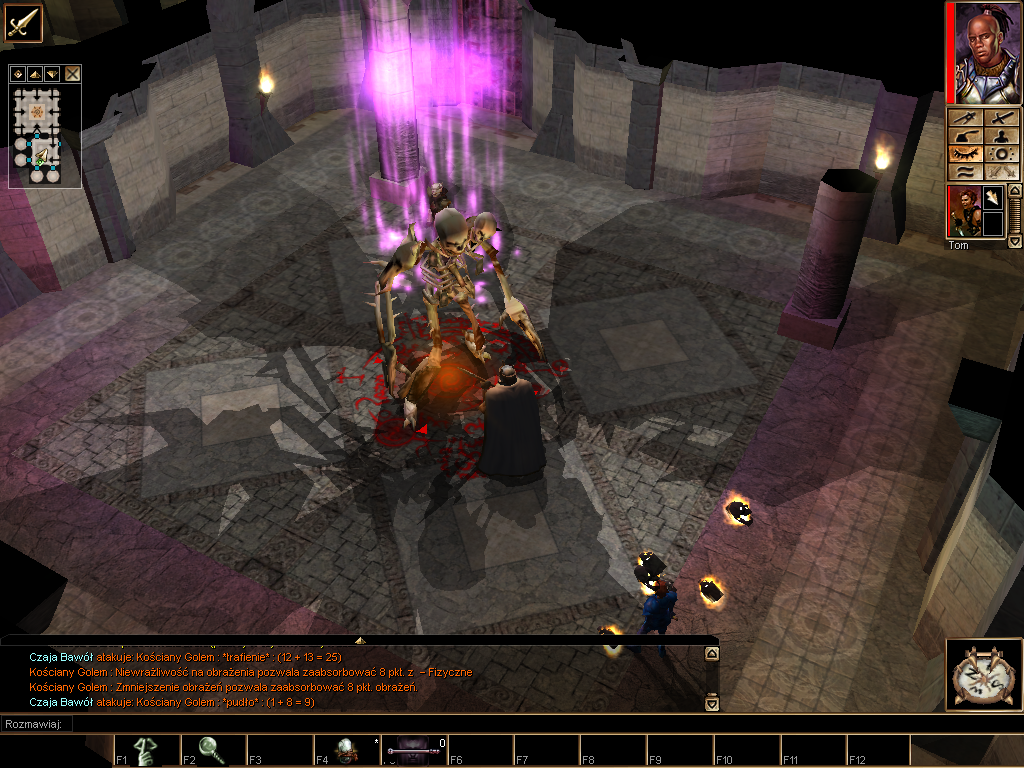This screenshot has height=768, width=1024.
Task: Open the sword-shaped inventory panel button
Action: point(1003,118)
